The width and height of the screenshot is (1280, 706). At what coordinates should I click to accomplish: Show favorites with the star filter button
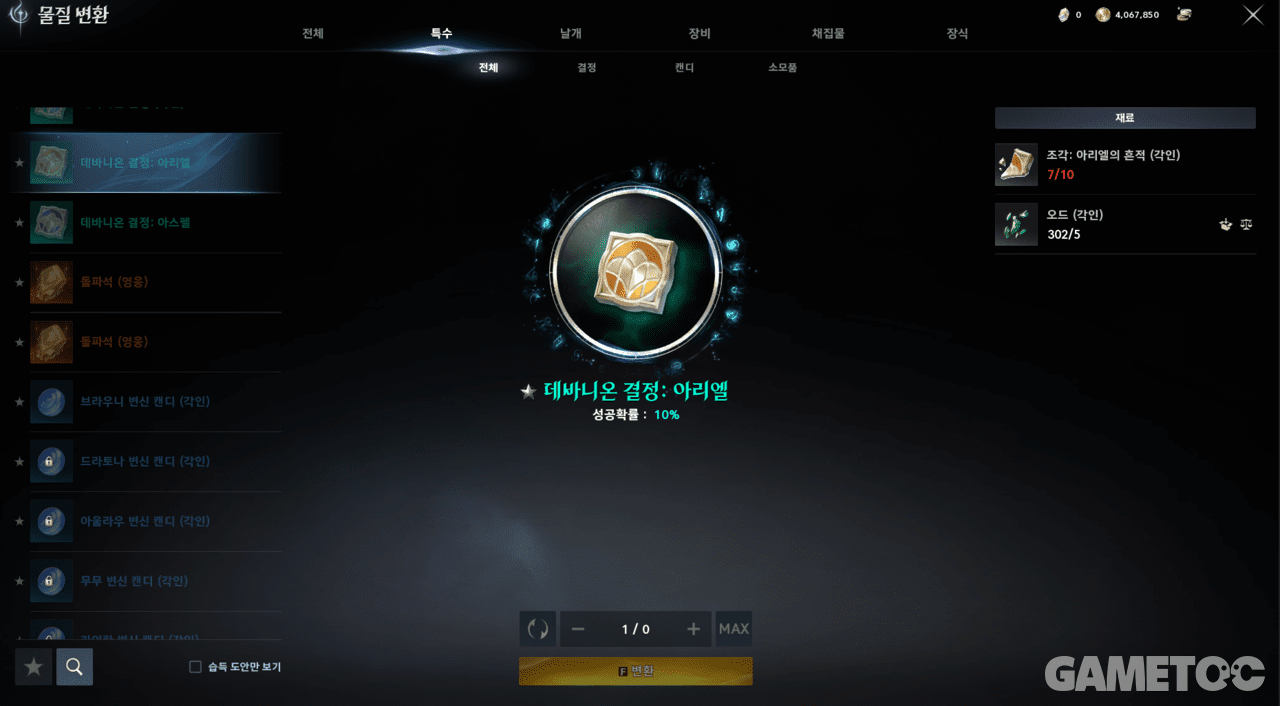(34, 667)
